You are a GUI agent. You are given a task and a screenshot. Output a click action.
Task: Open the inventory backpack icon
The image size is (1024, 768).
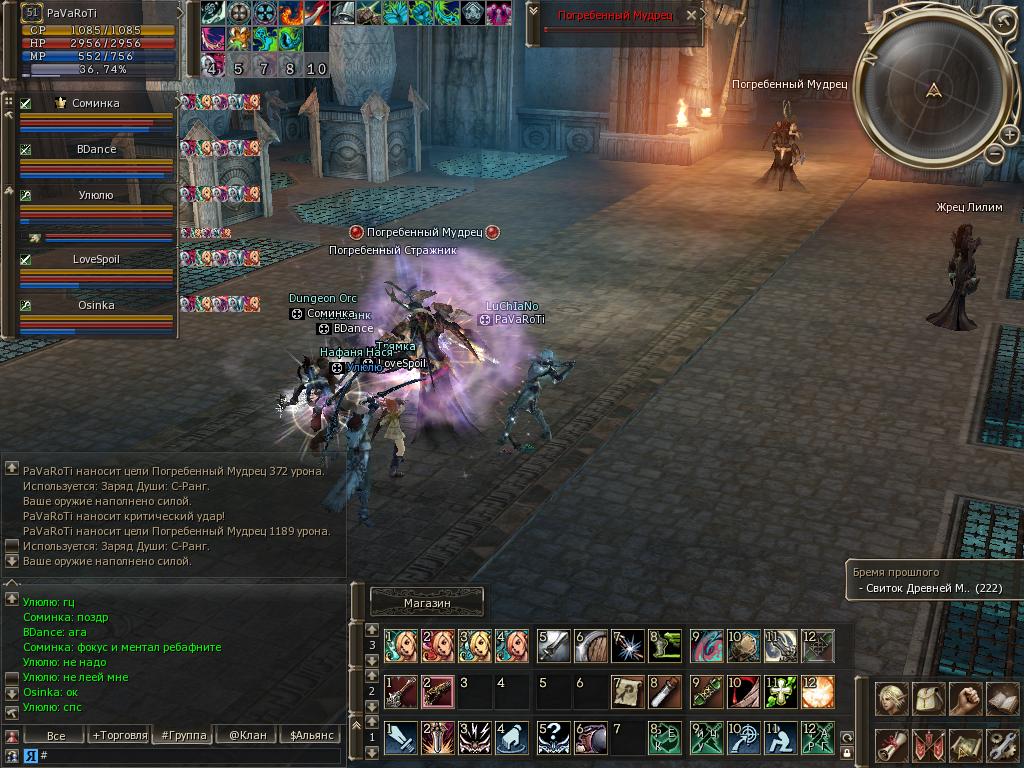[928, 699]
